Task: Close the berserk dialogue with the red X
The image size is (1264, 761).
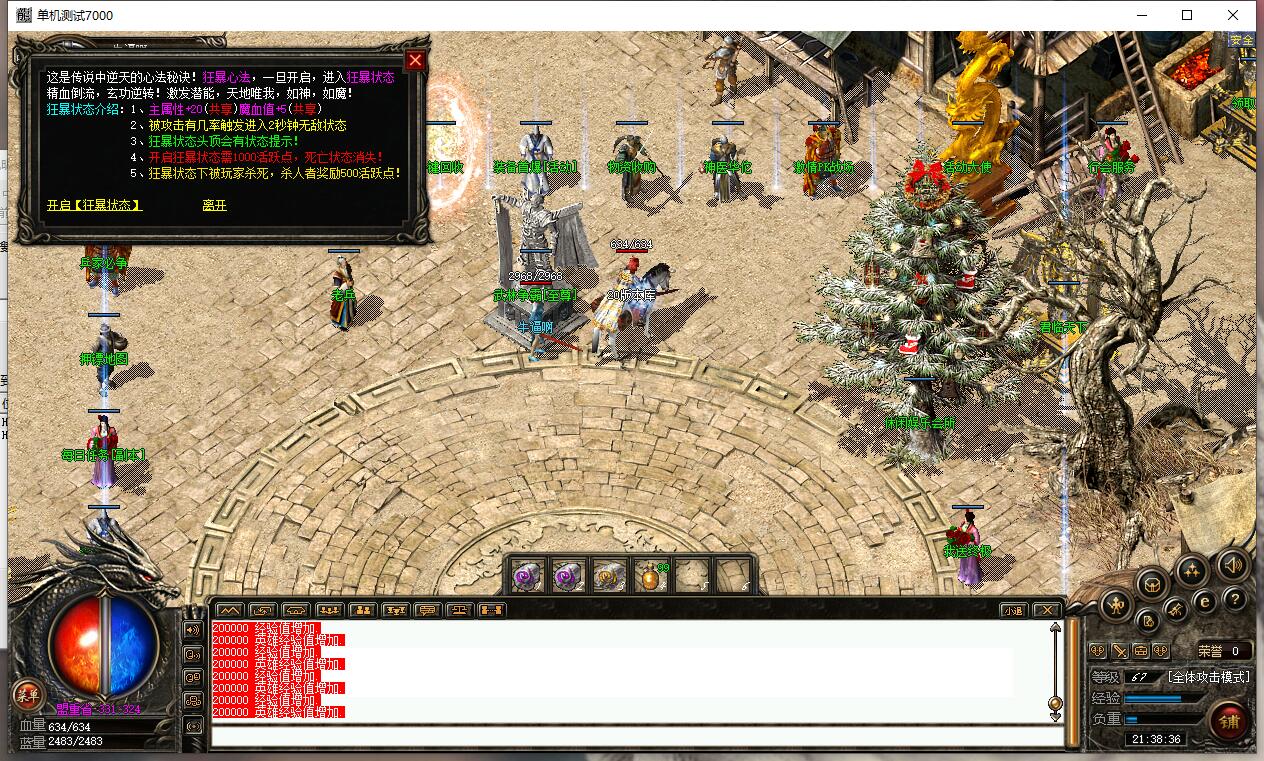Action: [416, 60]
